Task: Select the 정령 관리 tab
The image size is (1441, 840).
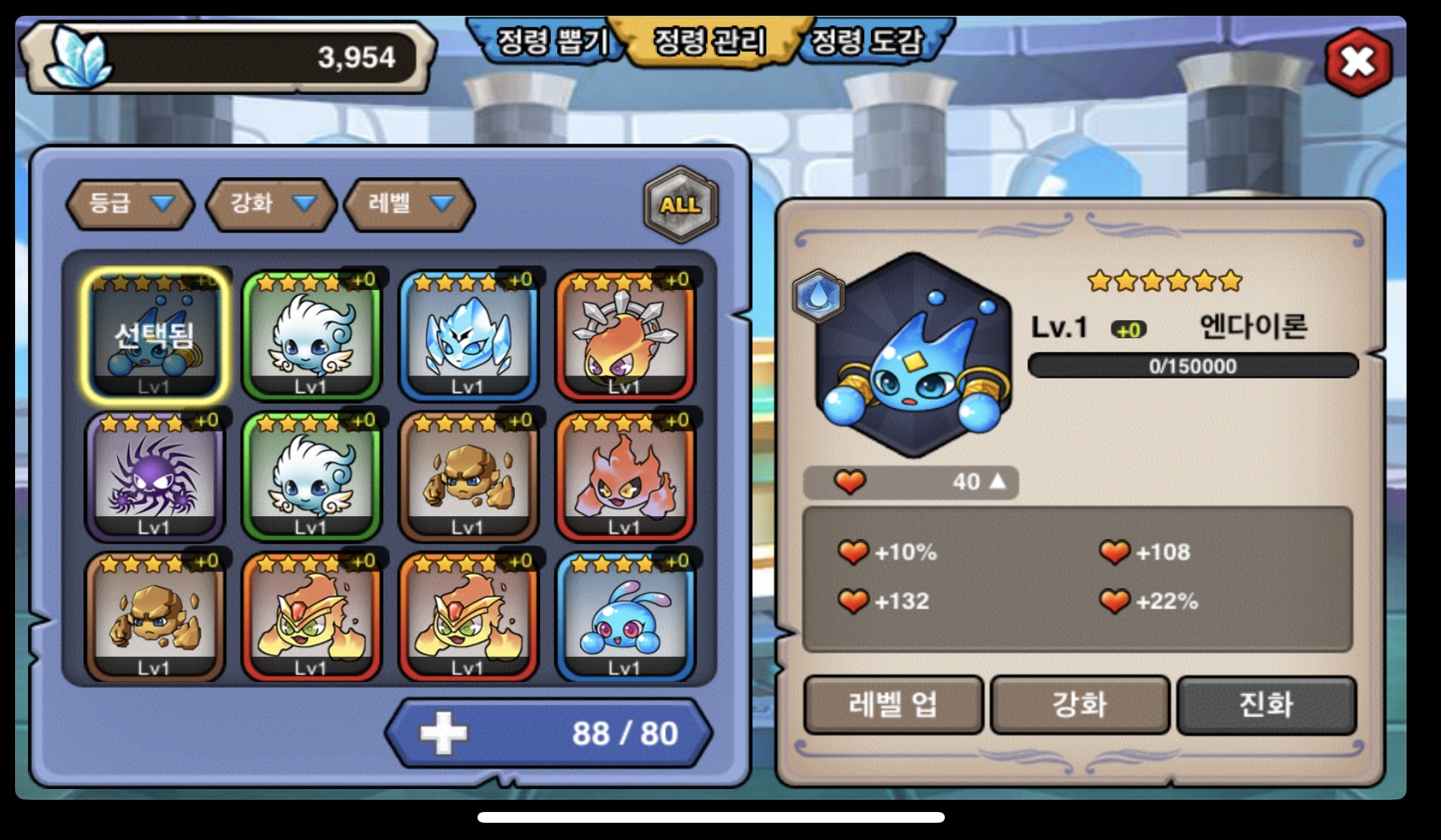Action: [x=709, y=41]
